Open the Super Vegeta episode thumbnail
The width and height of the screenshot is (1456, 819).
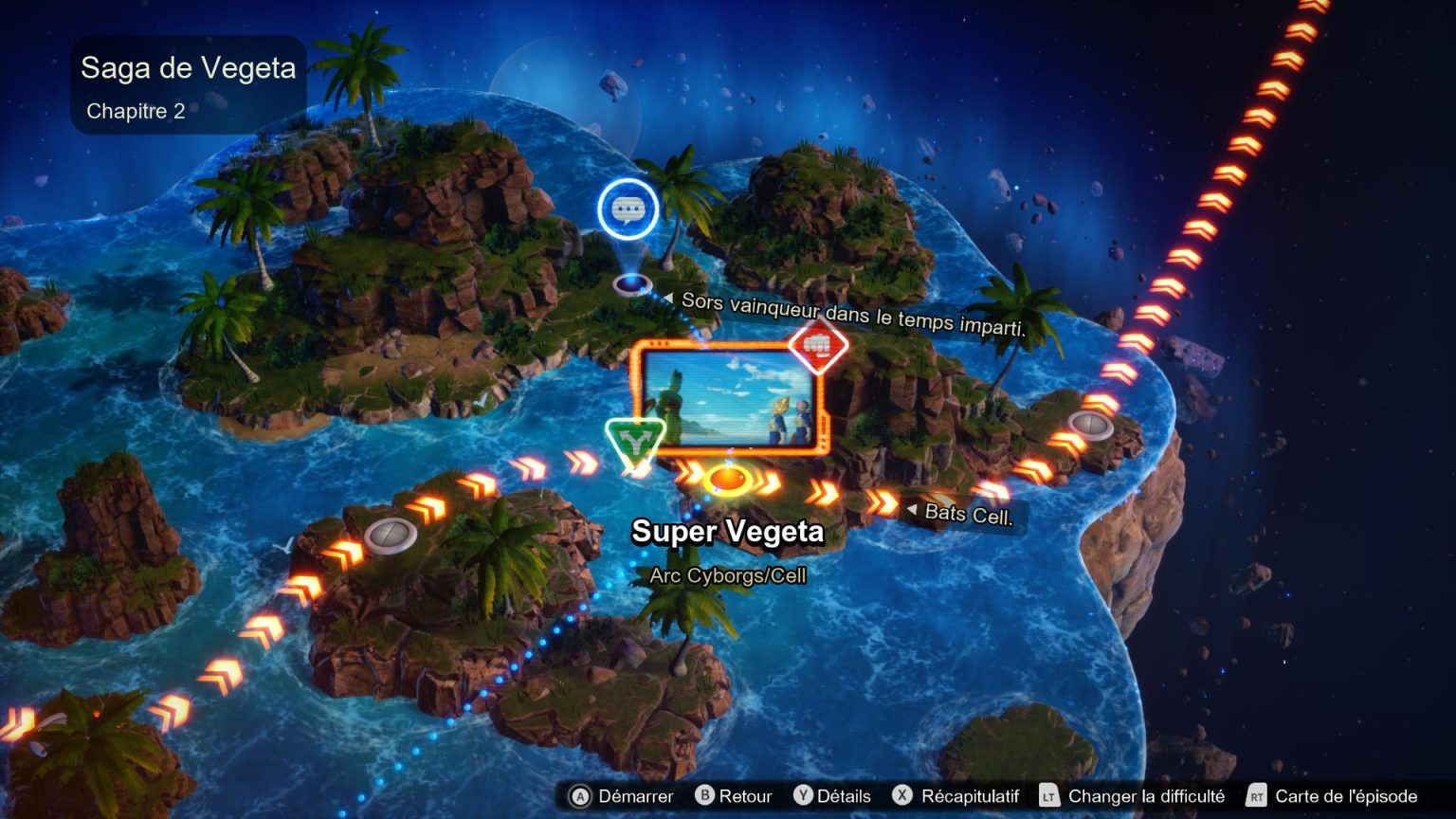click(728, 397)
